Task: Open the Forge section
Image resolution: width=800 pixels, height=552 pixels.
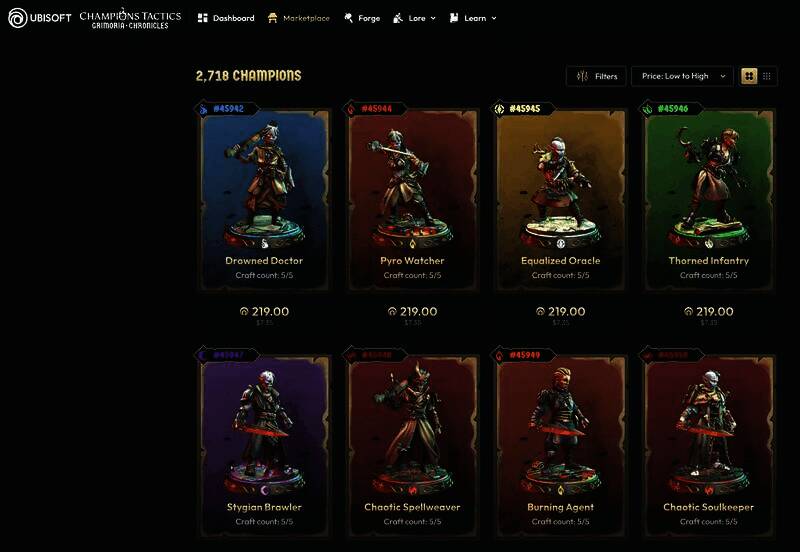Action: coord(362,18)
